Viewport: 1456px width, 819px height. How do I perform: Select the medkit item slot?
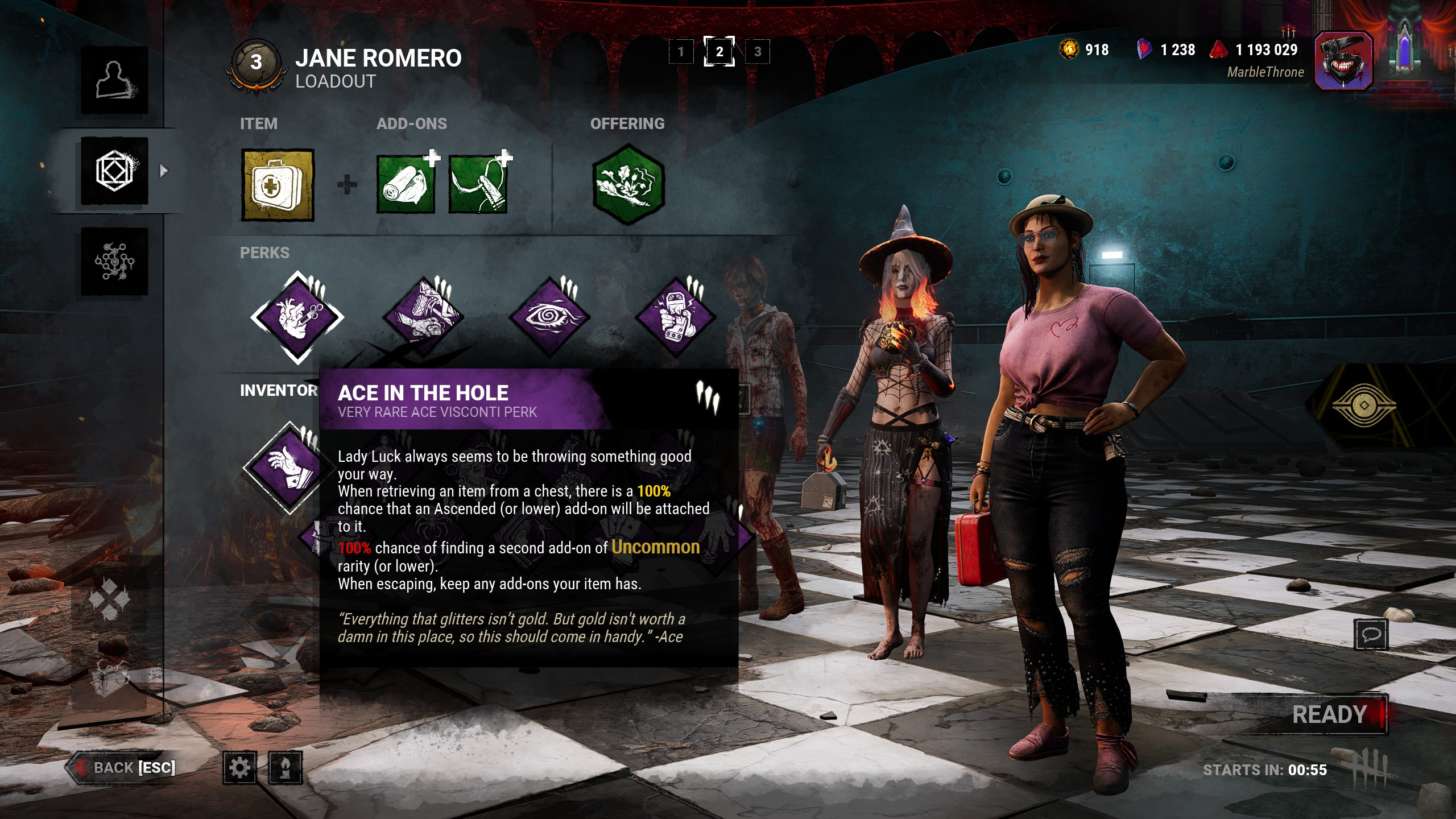278,185
